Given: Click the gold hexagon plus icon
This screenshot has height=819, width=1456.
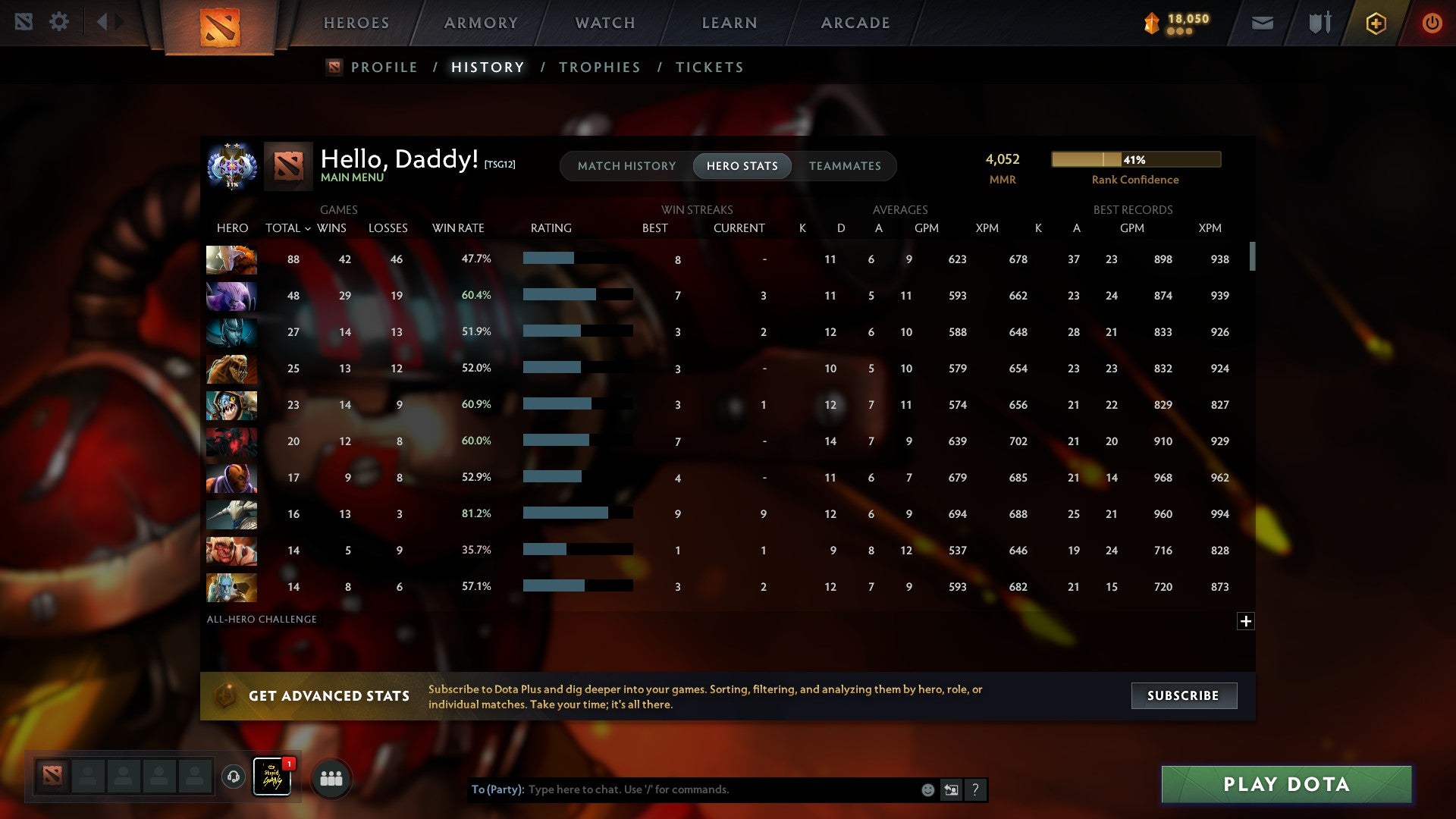Looking at the screenshot, I should point(1376,23).
